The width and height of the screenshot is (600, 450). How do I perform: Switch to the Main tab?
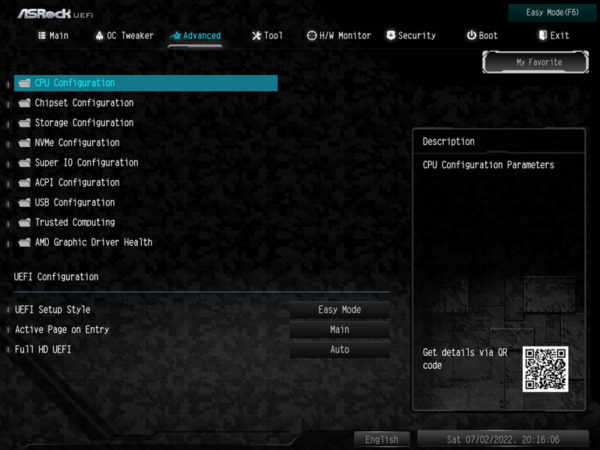click(x=53, y=35)
